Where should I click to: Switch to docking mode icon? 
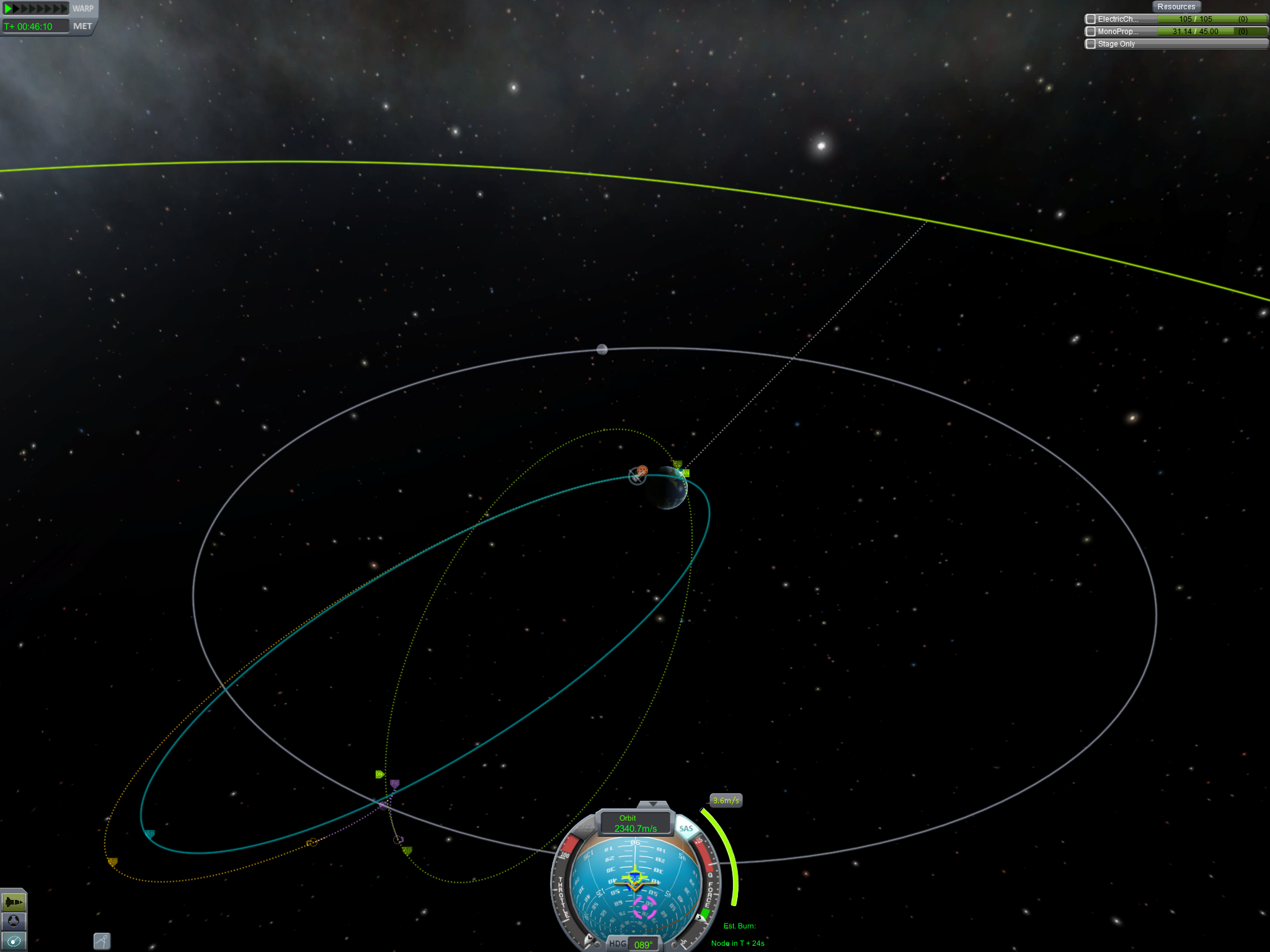tap(14, 921)
